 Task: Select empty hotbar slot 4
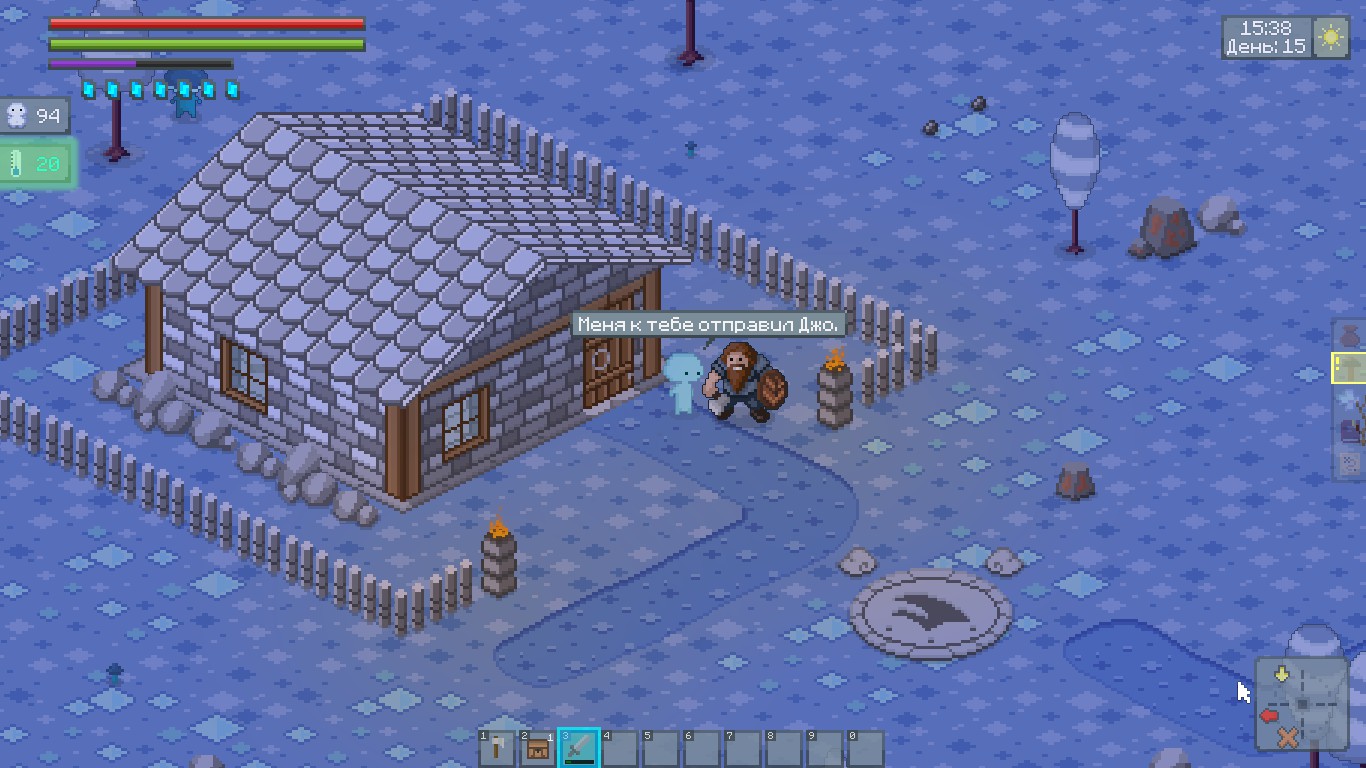619,746
